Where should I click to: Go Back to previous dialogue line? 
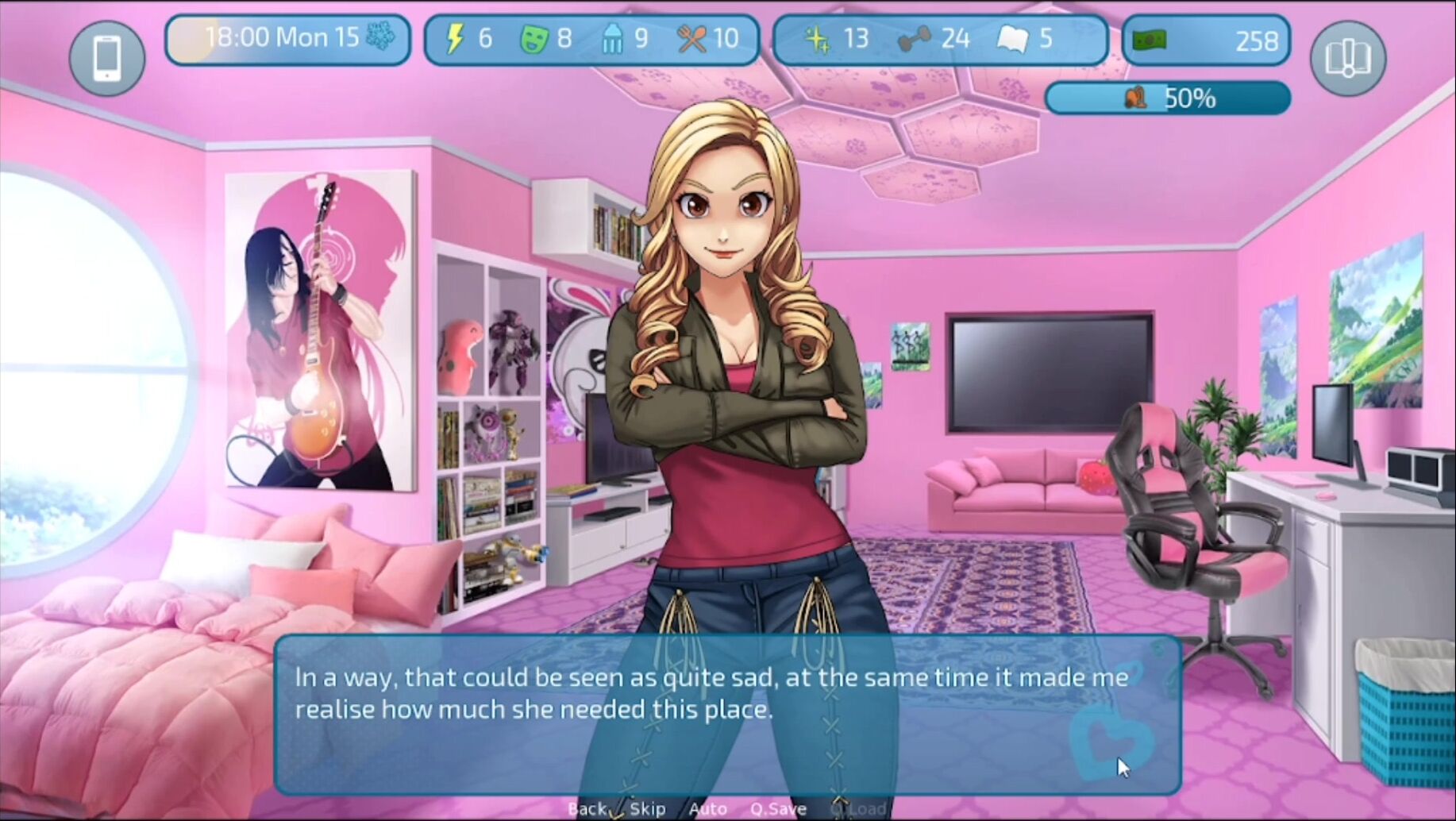587,809
